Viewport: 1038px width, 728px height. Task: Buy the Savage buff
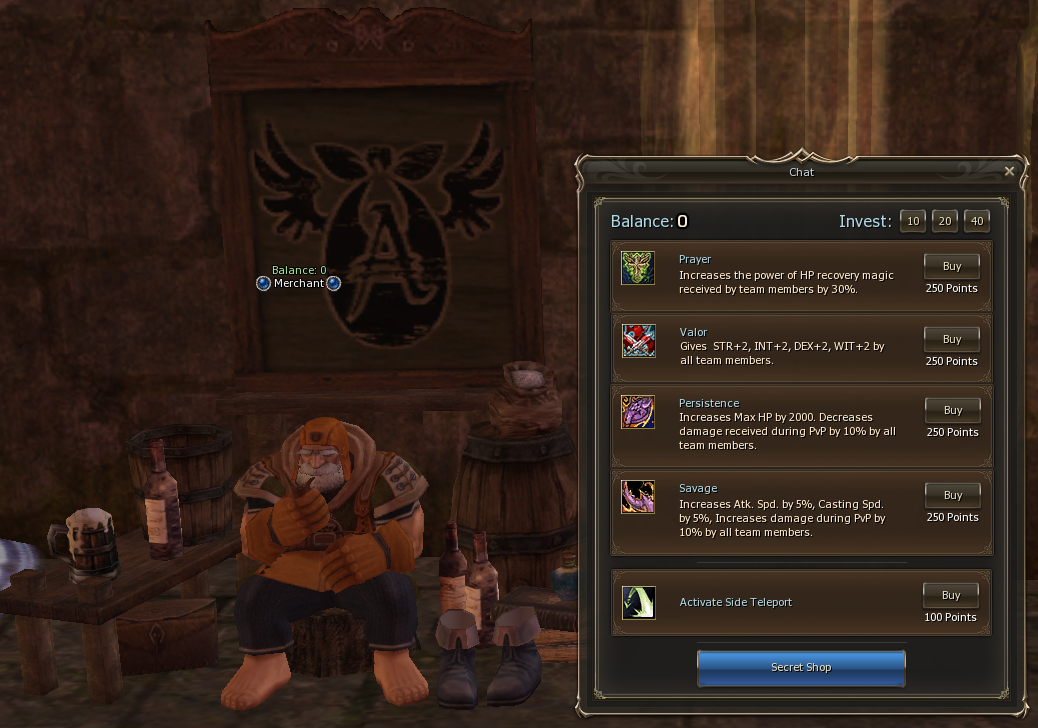951,495
